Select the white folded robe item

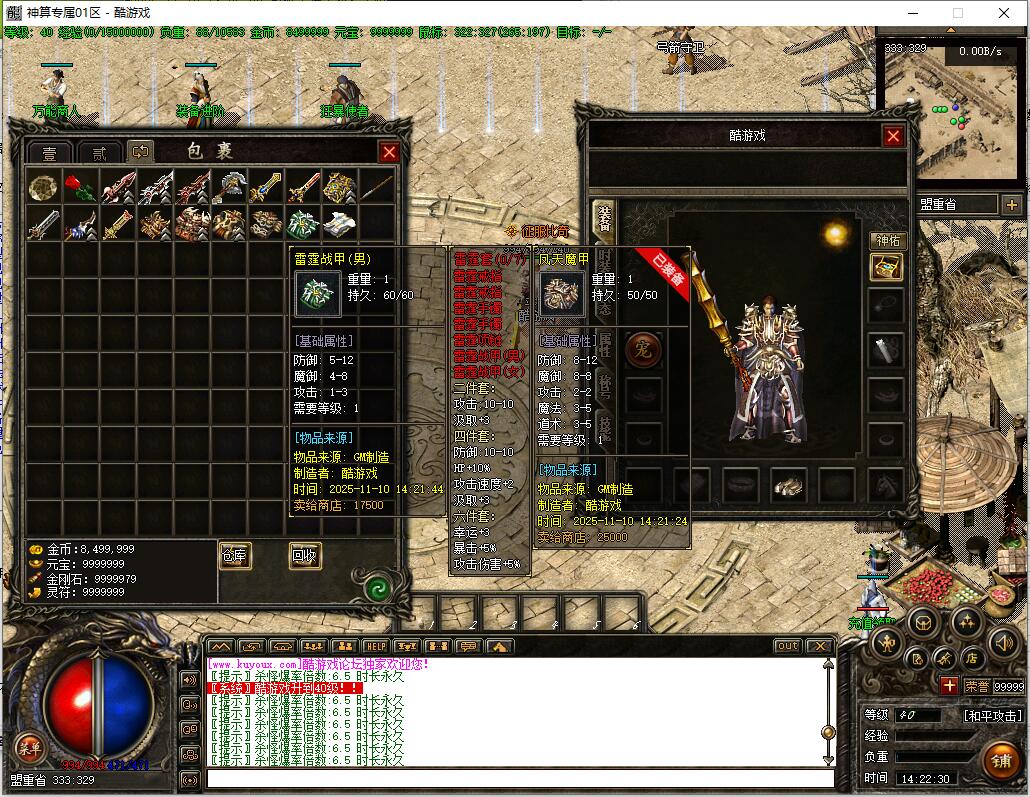tap(340, 223)
